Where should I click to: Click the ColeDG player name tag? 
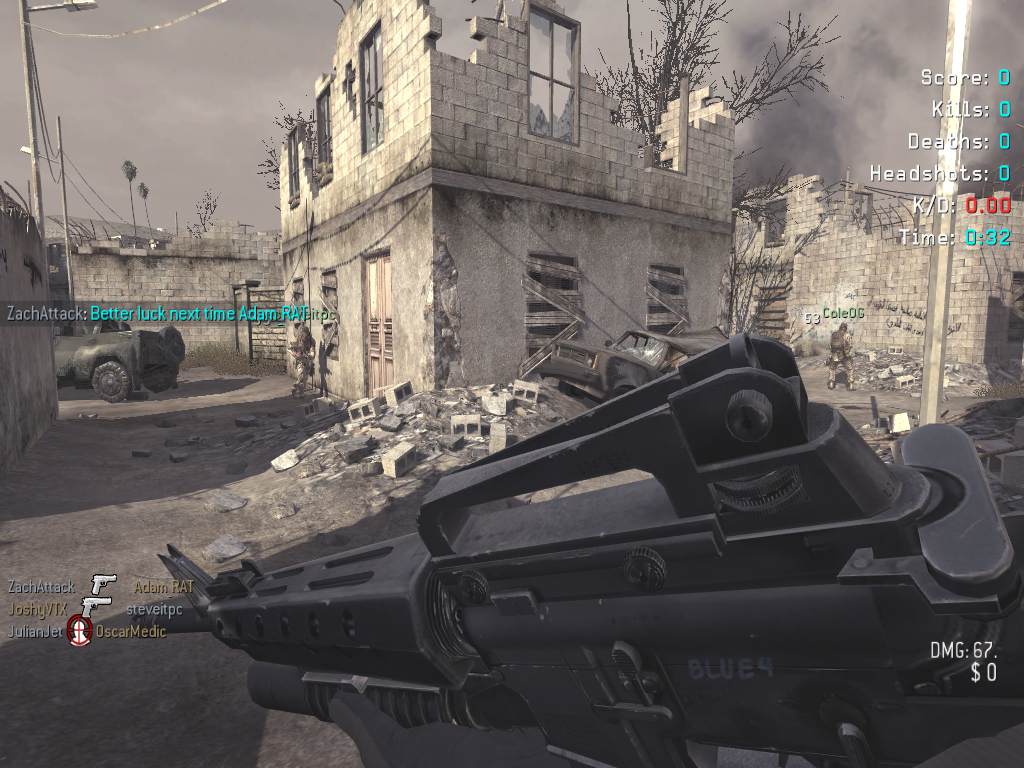[x=843, y=313]
